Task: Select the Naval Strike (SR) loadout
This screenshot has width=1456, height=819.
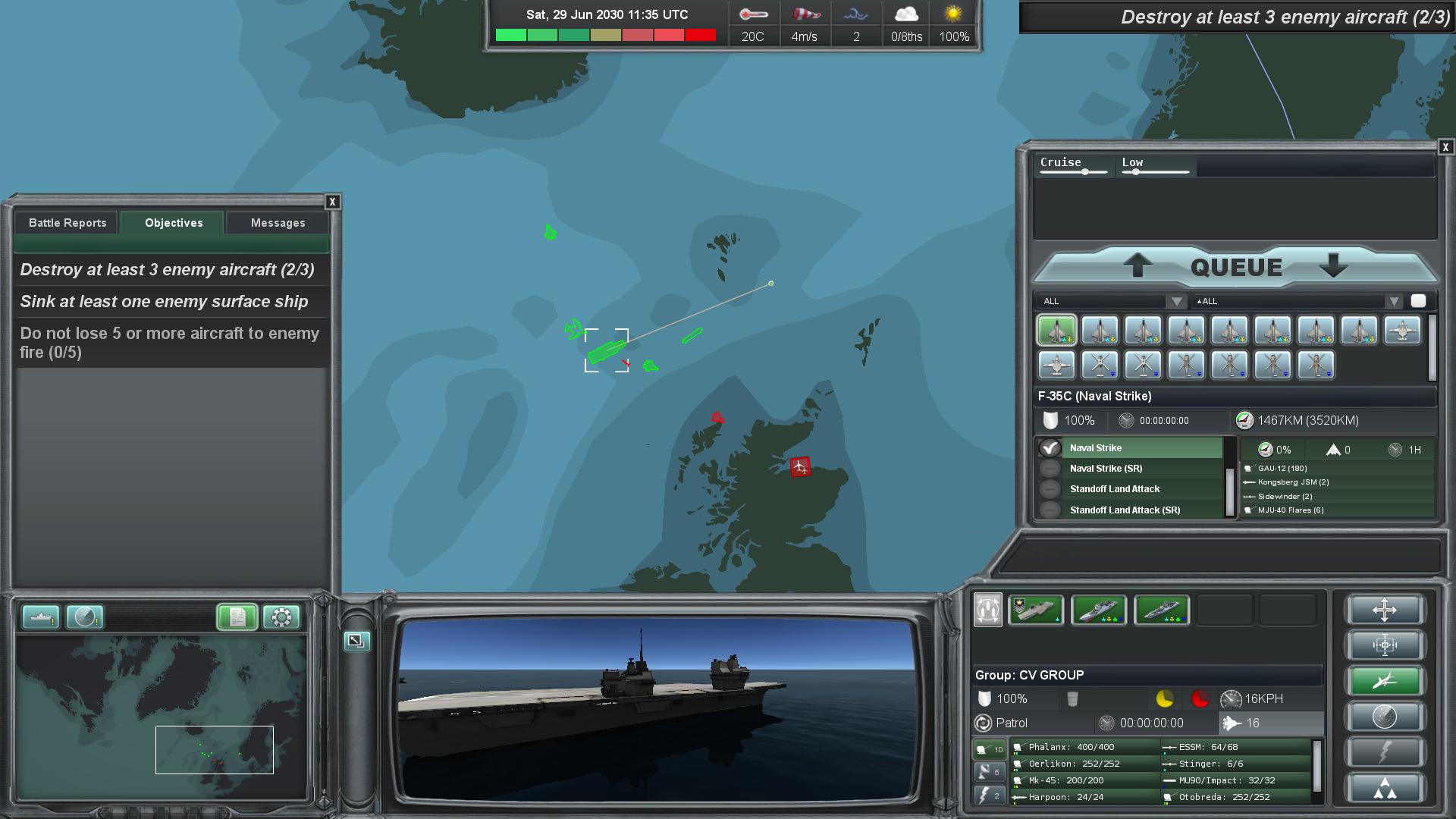Action: (x=1106, y=469)
